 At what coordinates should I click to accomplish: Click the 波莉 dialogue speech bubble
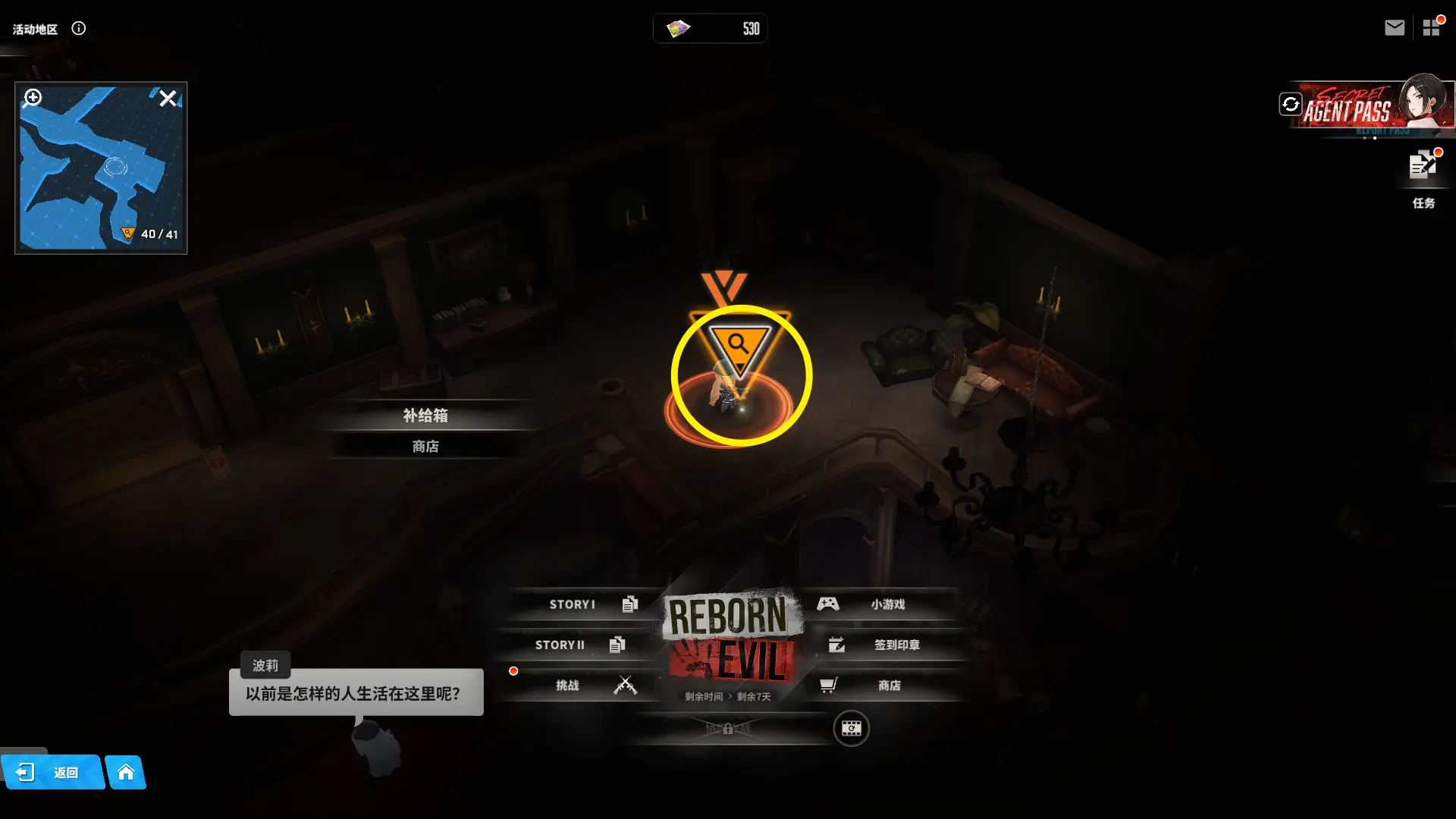pyautogui.click(x=356, y=693)
